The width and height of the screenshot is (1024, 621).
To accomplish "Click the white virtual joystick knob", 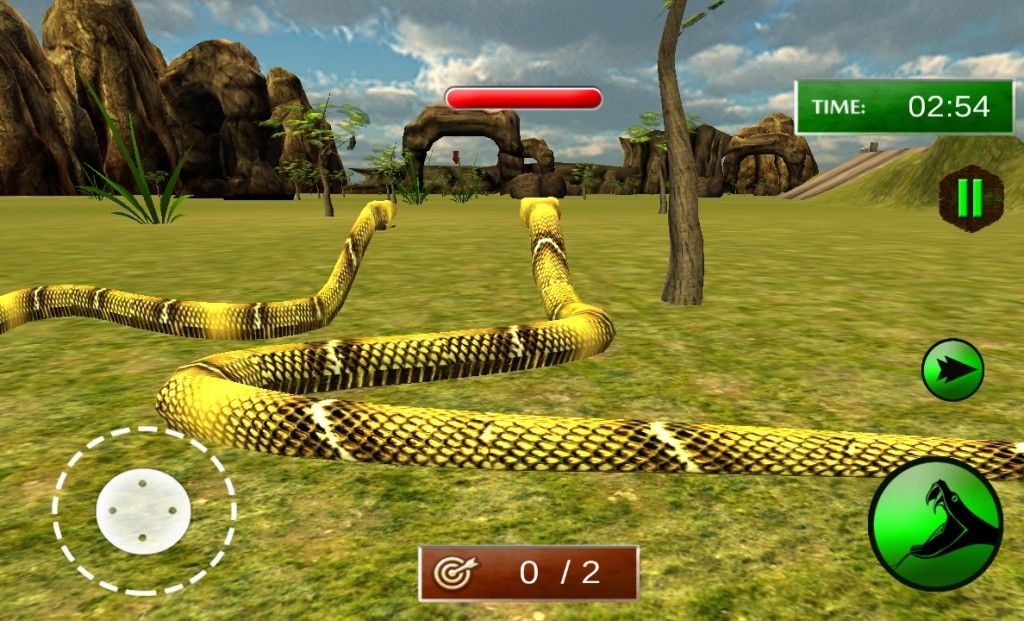I will click(x=143, y=511).
